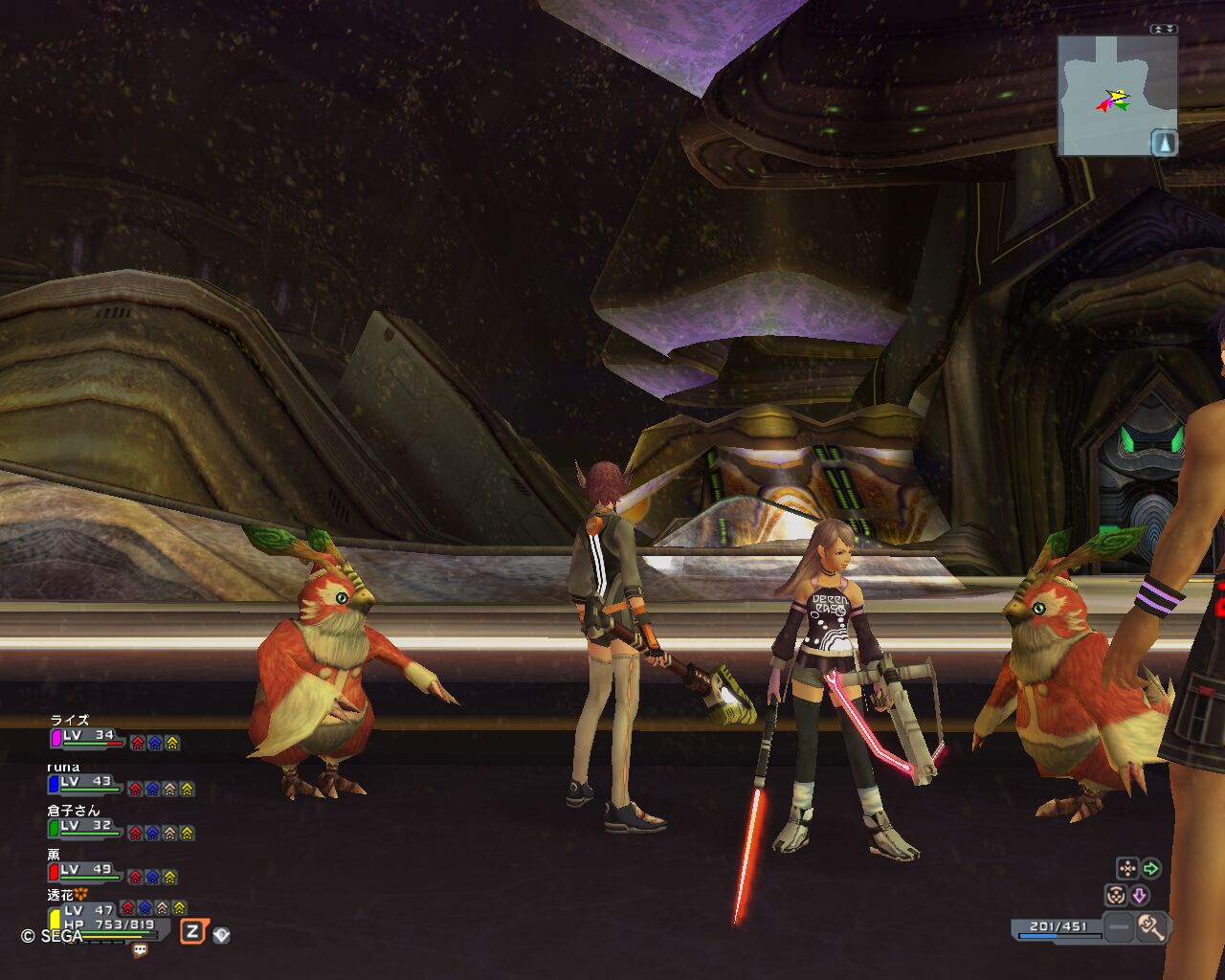
Task: Click the grey diamond icon beside Z
Action: [221, 935]
